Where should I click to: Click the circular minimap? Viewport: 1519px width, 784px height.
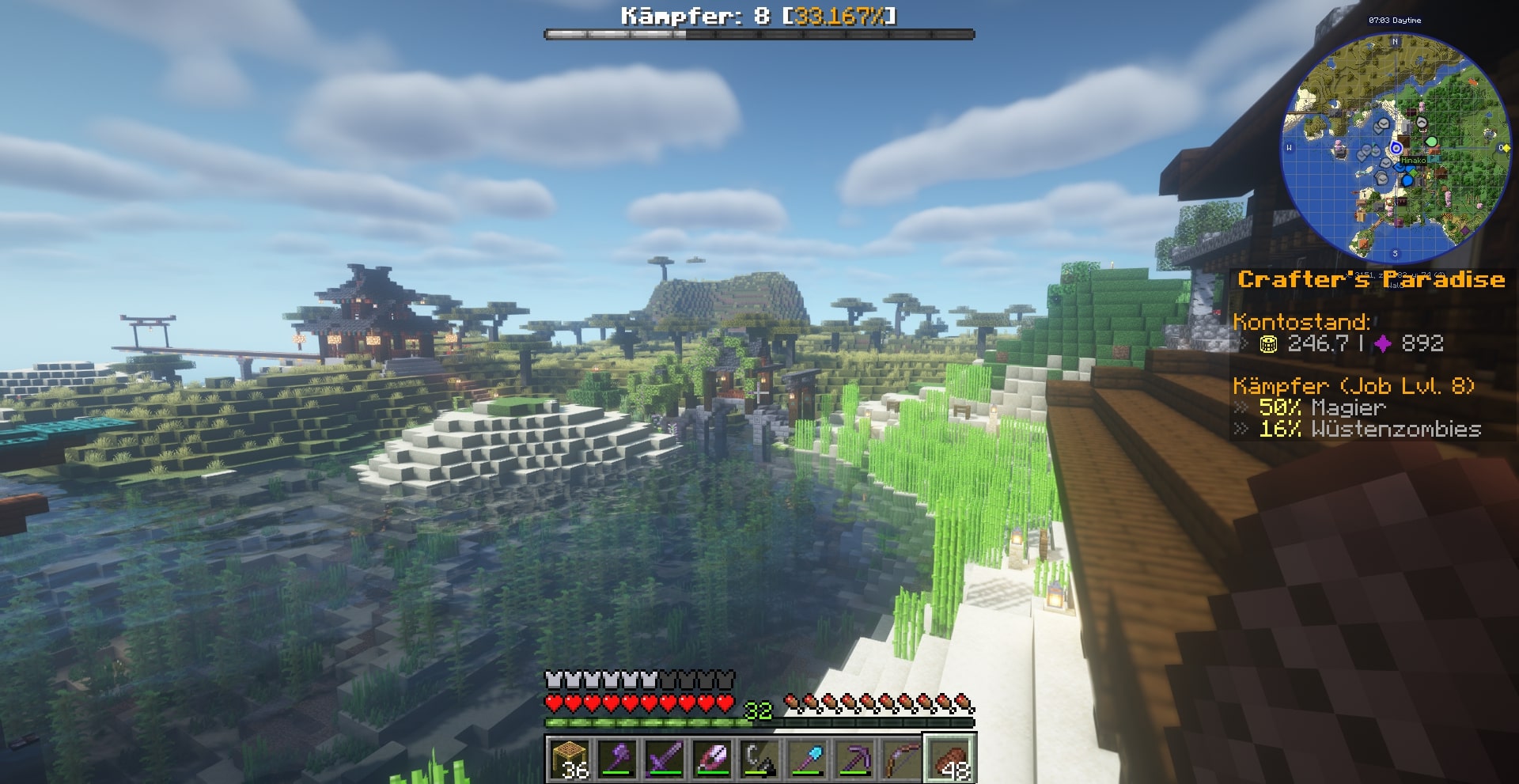[x=1395, y=149]
